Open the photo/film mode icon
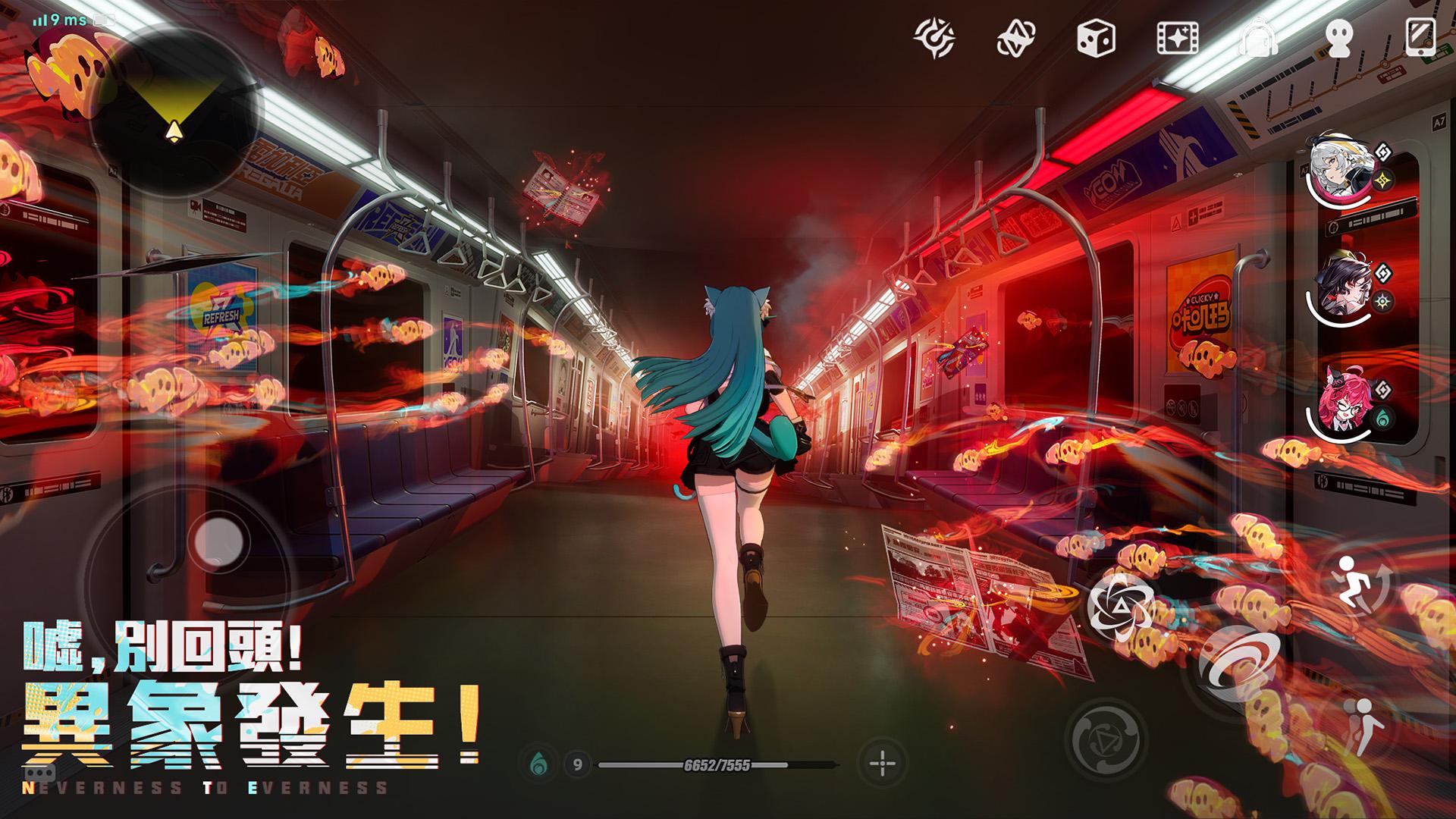1456x819 pixels. point(1176,36)
